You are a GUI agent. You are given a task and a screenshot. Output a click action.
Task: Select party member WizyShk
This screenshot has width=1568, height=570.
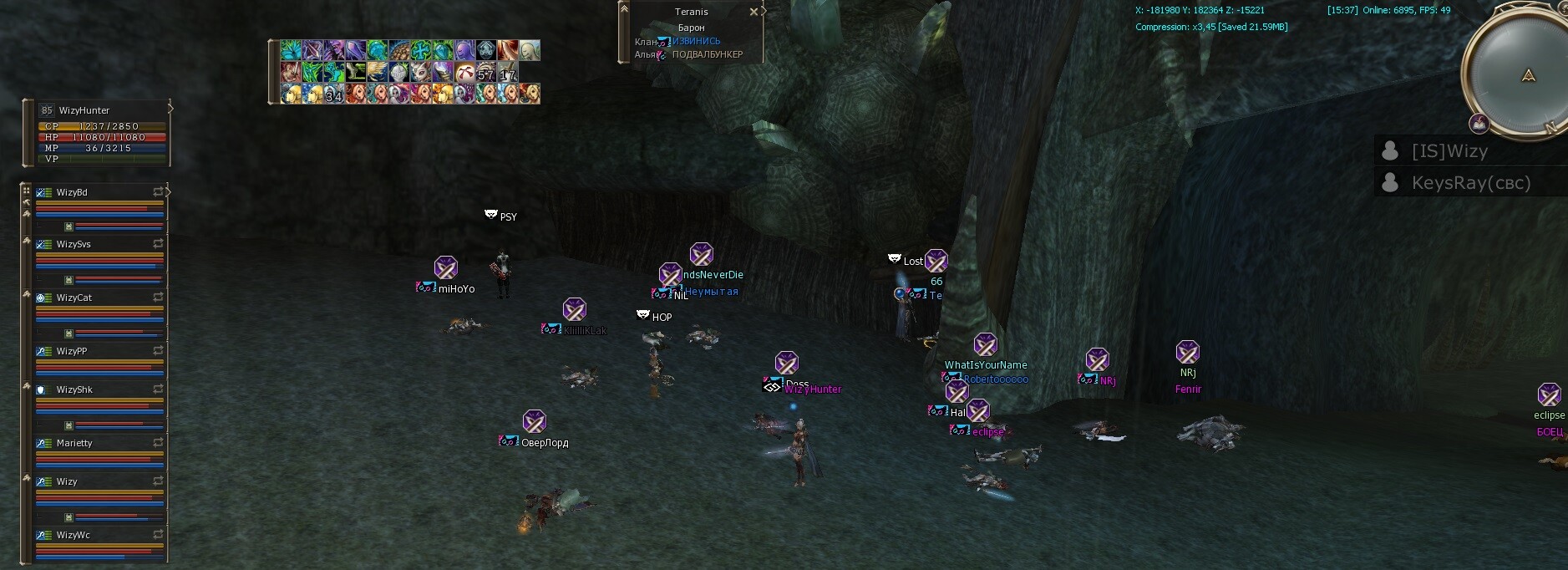point(74,390)
